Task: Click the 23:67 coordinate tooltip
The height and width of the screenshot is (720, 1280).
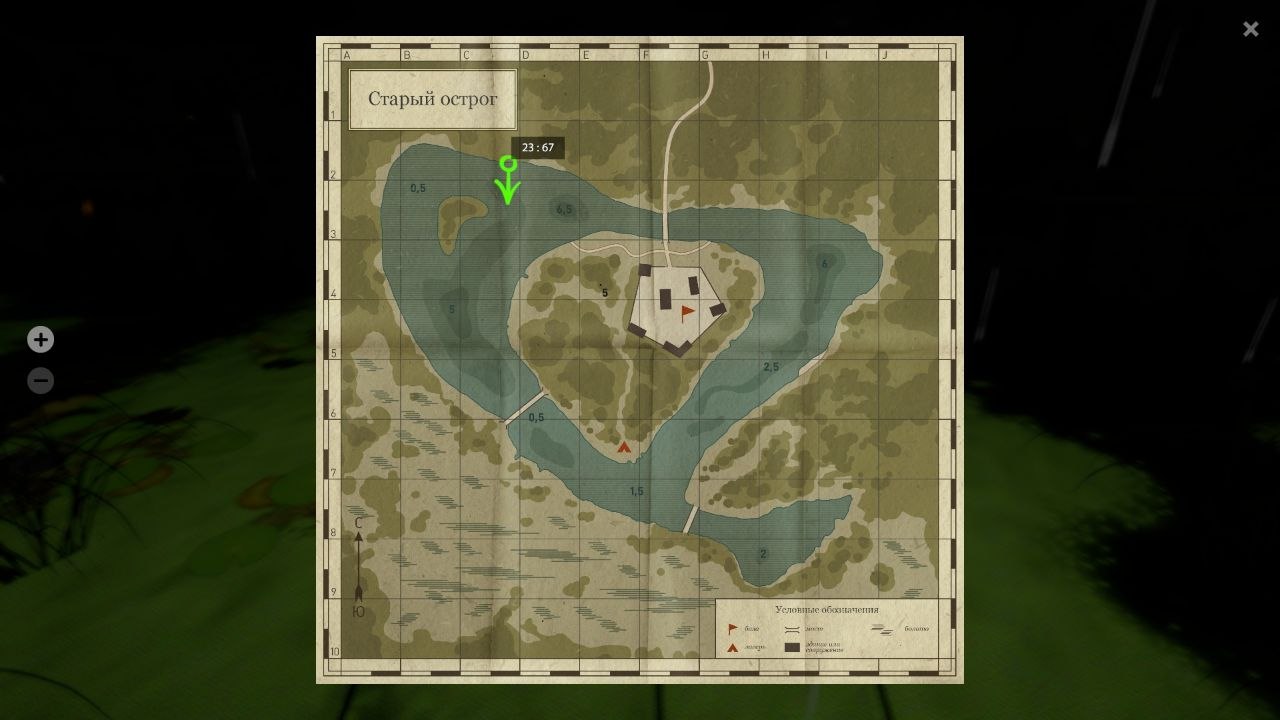Action: [x=538, y=146]
